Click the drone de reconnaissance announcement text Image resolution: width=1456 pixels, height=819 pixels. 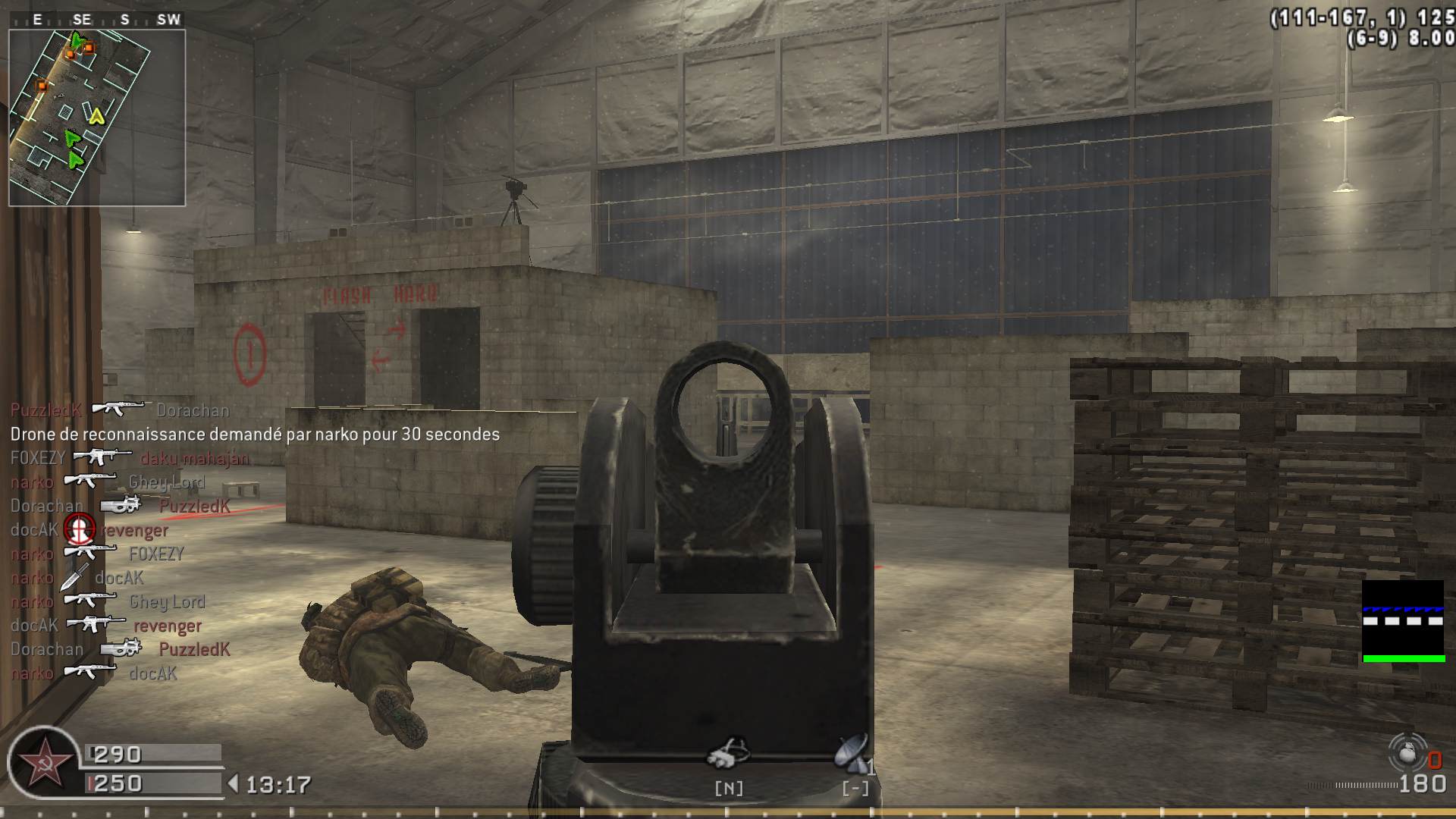(x=254, y=435)
